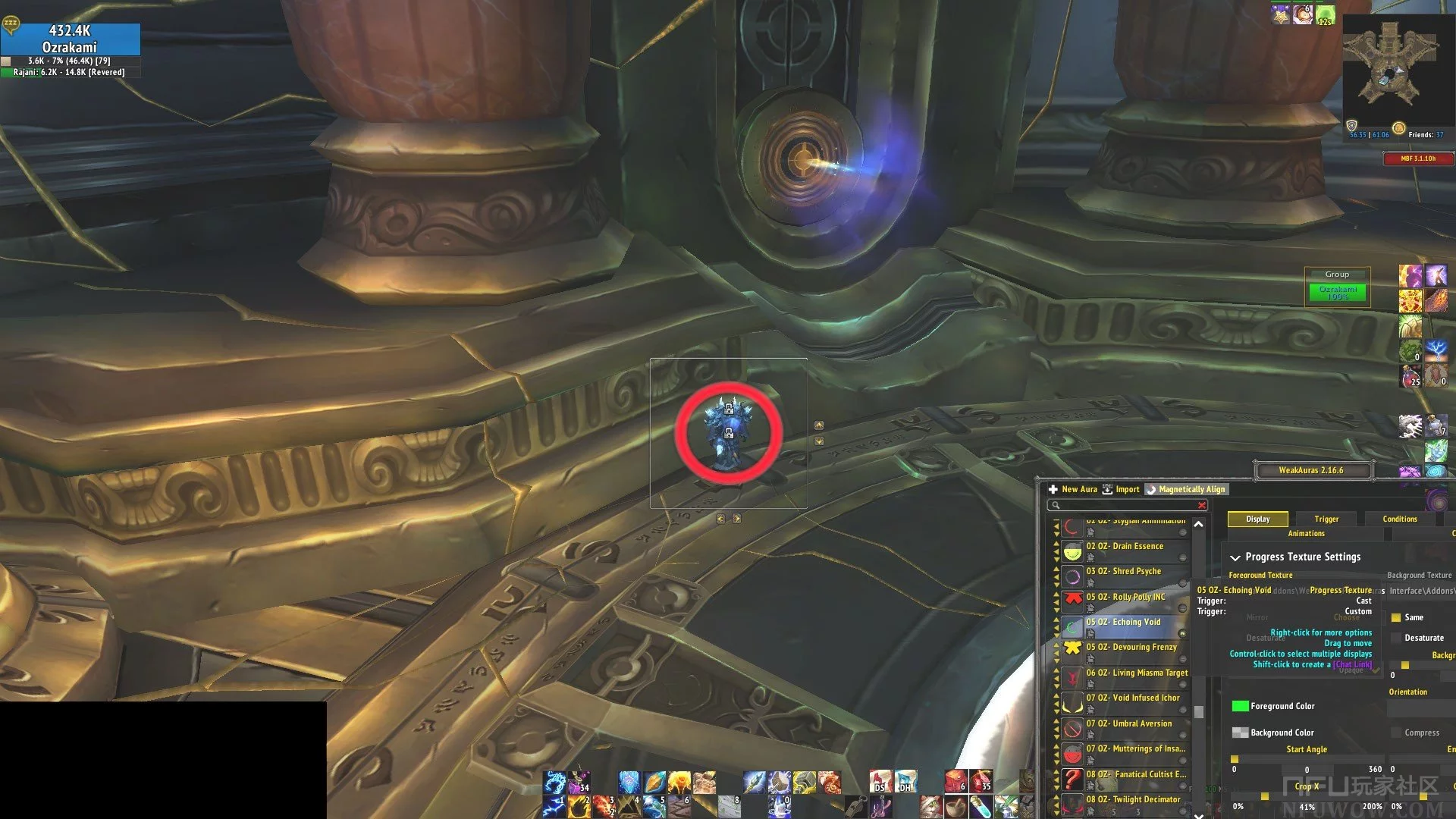Uncheck the Same texture checkbox
The image size is (1456, 819).
1396,617
